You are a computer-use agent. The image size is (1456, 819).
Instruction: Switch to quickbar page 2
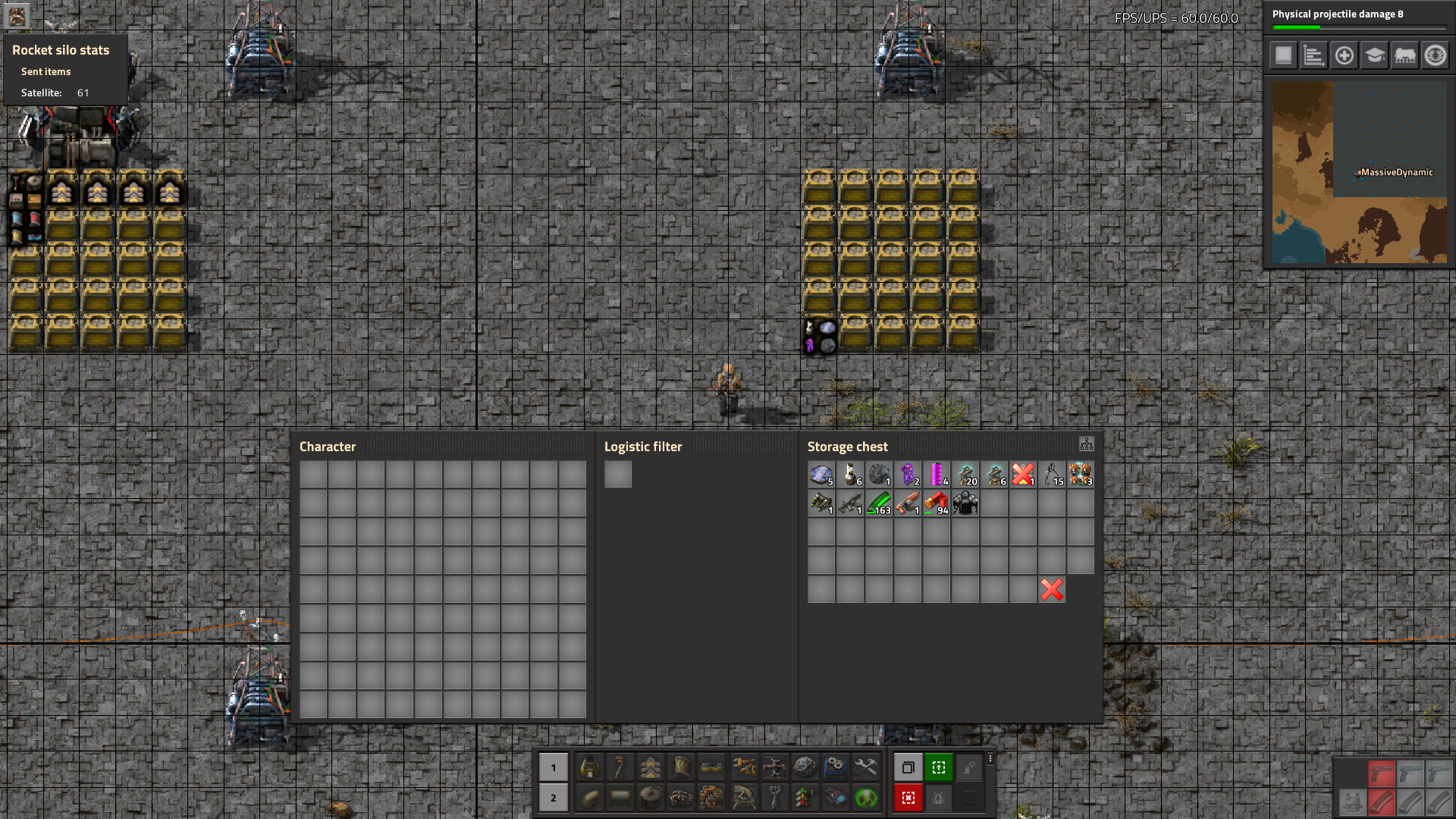(x=554, y=798)
